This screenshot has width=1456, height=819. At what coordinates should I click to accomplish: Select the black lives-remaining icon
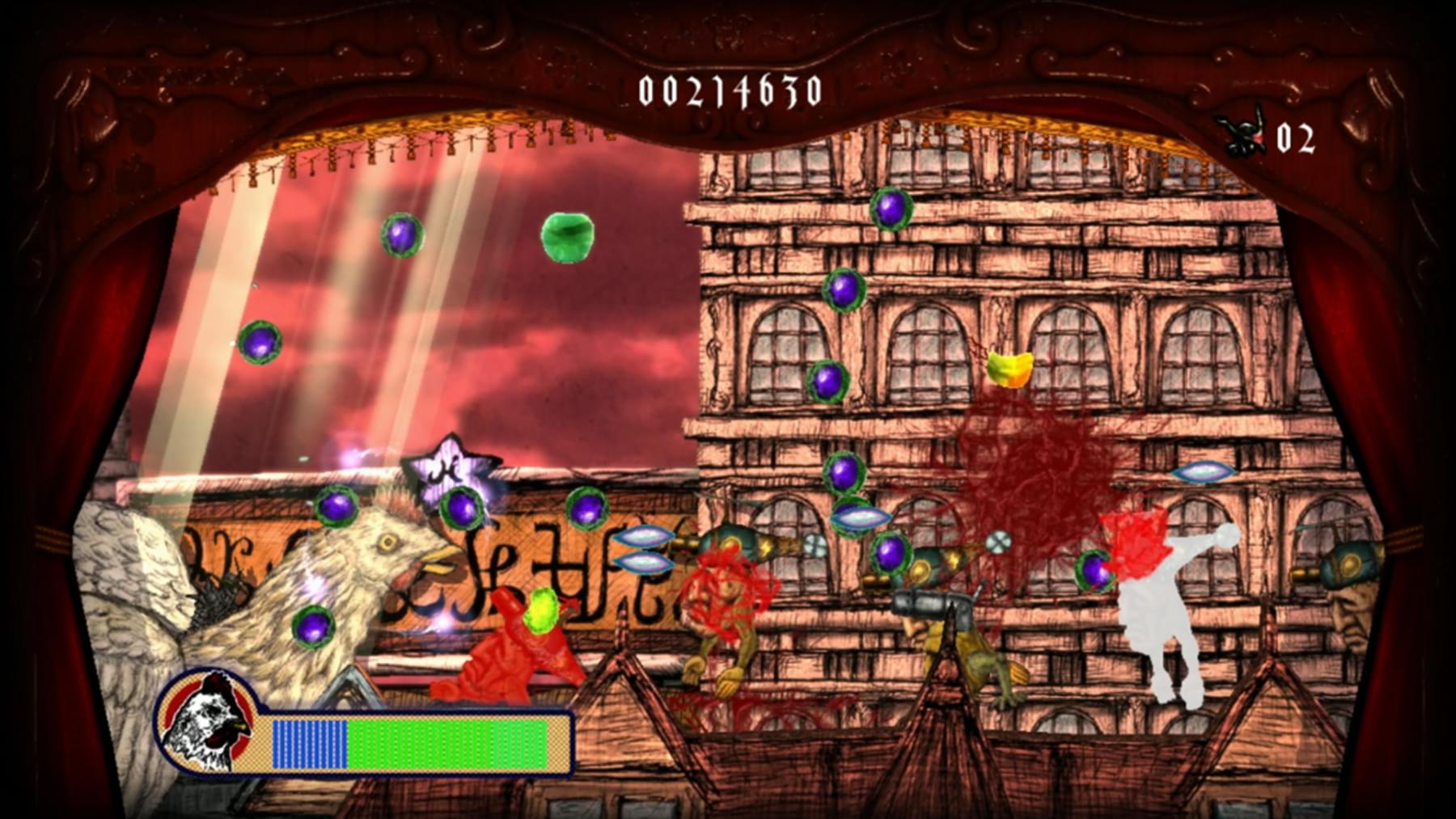(1243, 134)
